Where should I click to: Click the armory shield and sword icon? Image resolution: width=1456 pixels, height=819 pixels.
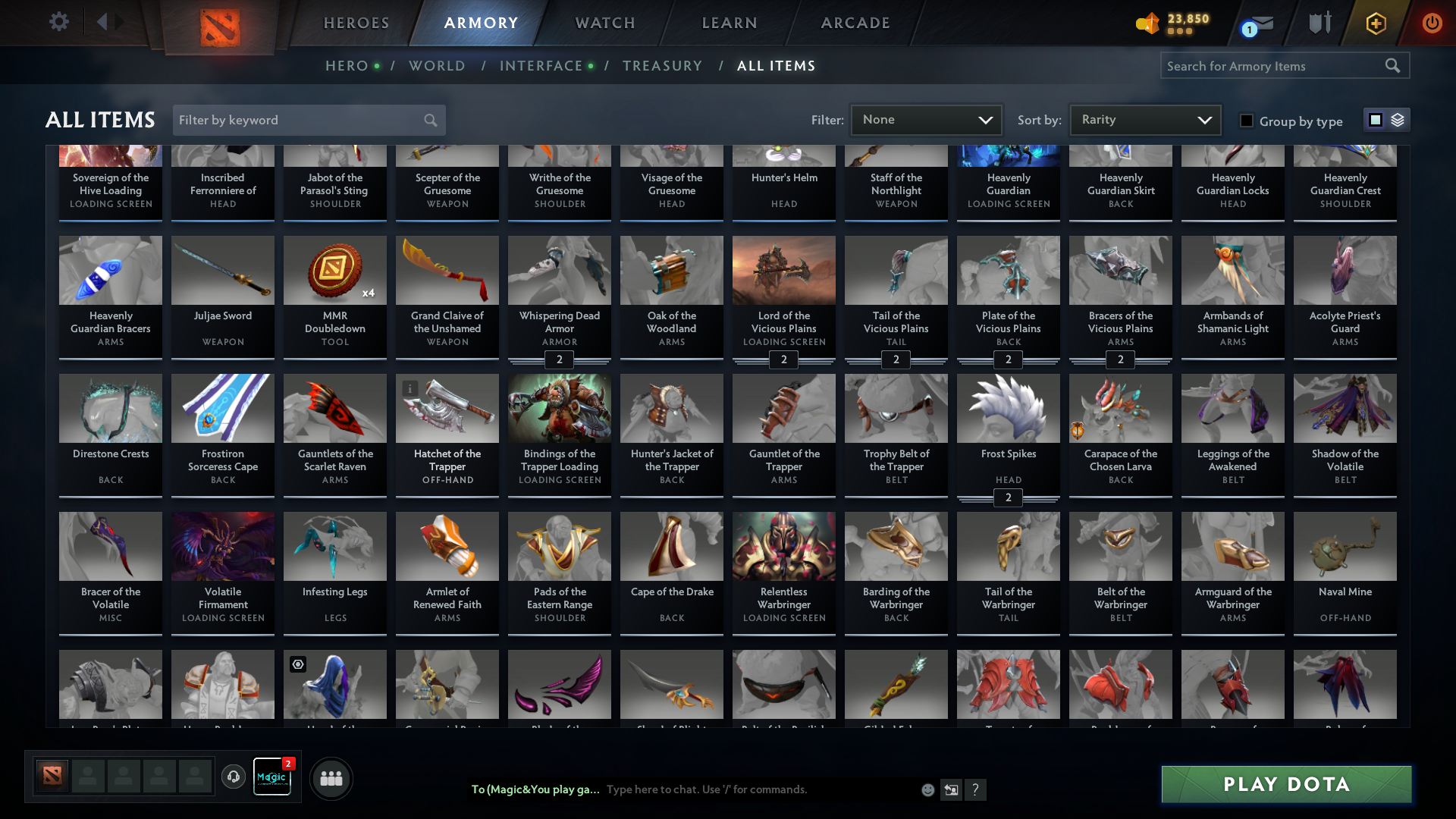point(1319,23)
